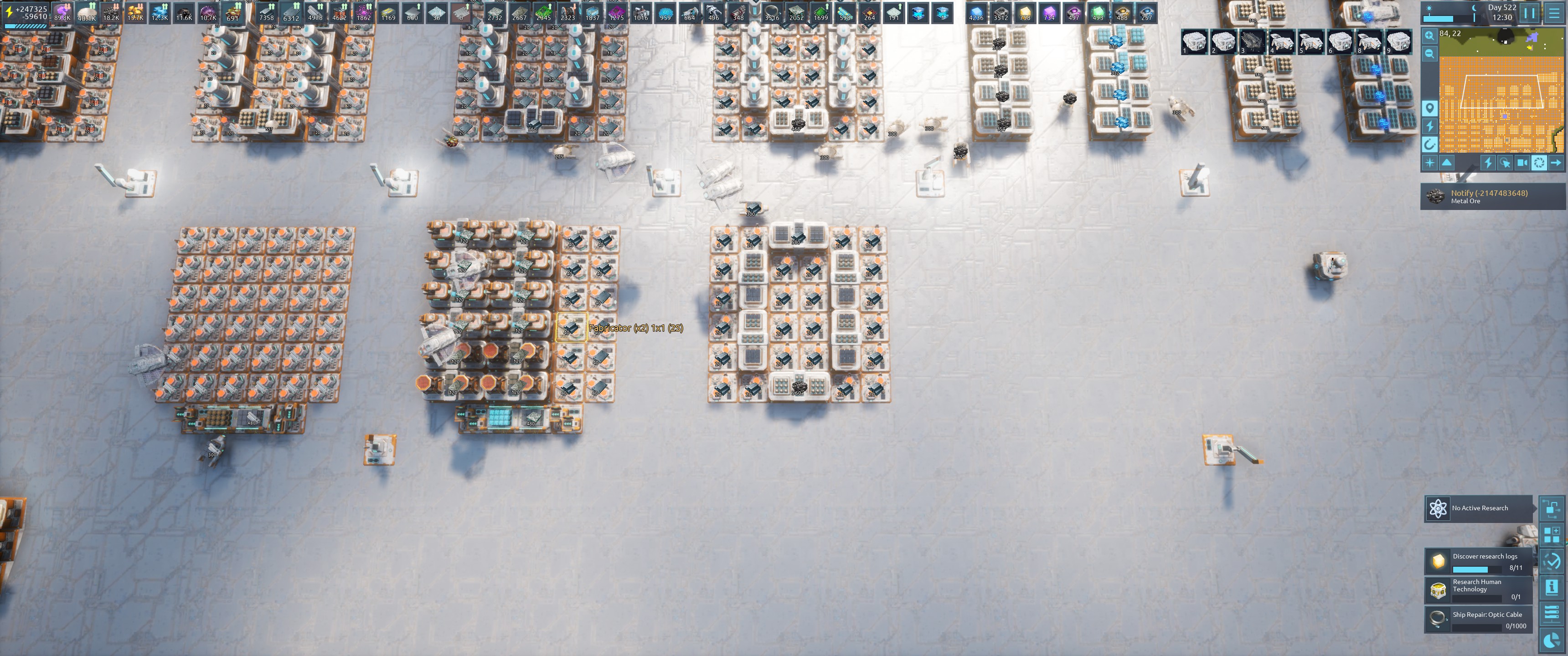Pause the game simulation

tap(1529, 13)
